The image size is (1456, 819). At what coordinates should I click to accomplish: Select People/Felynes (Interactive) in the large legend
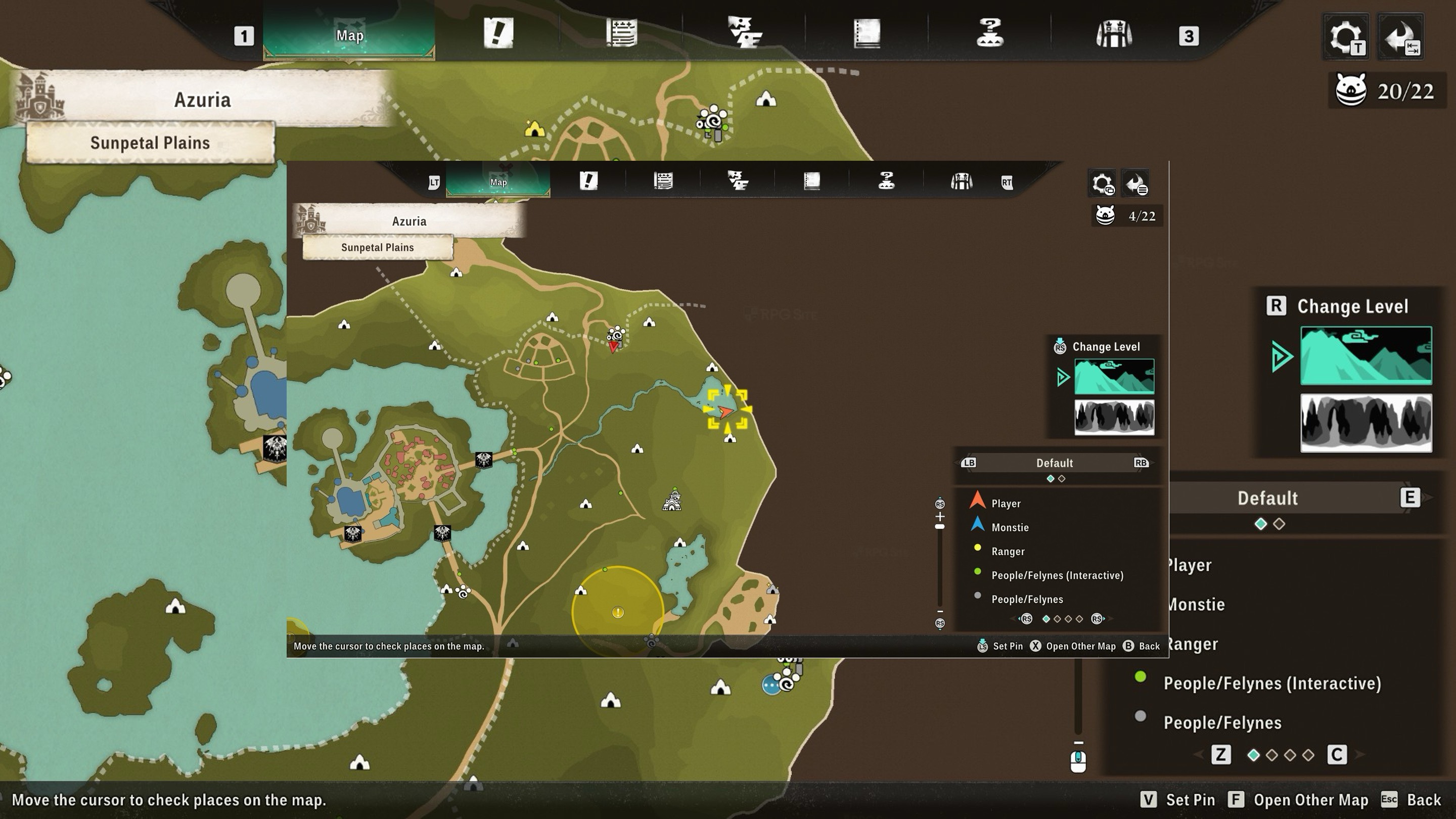coord(1272,684)
